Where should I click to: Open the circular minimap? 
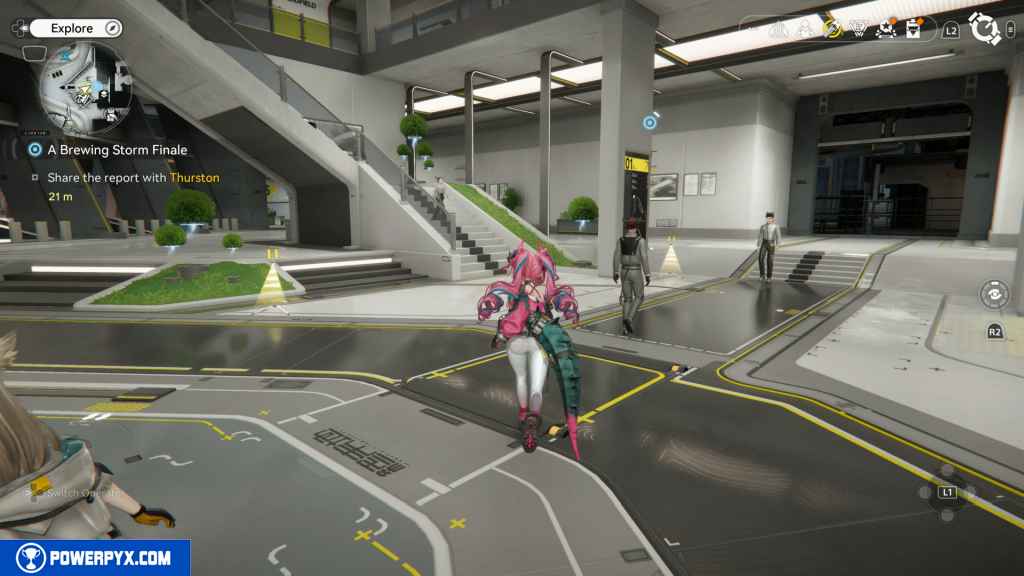click(x=84, y=90)
